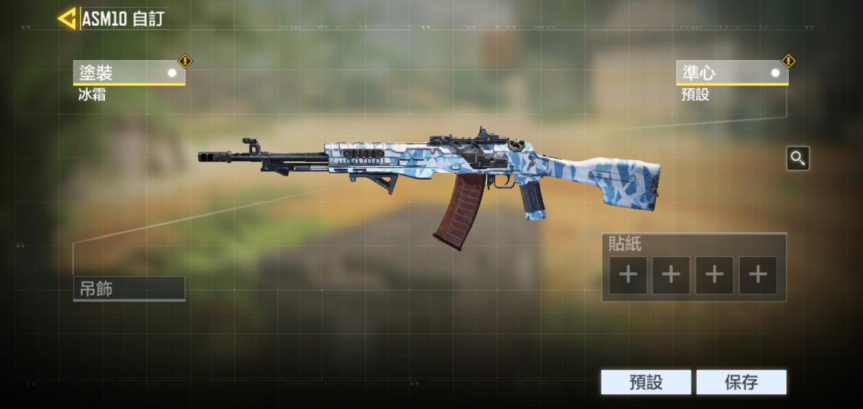Screen dimensions: 863x409
Task: Click the magnifying glass inspect icon
Action: coord(797,158)
